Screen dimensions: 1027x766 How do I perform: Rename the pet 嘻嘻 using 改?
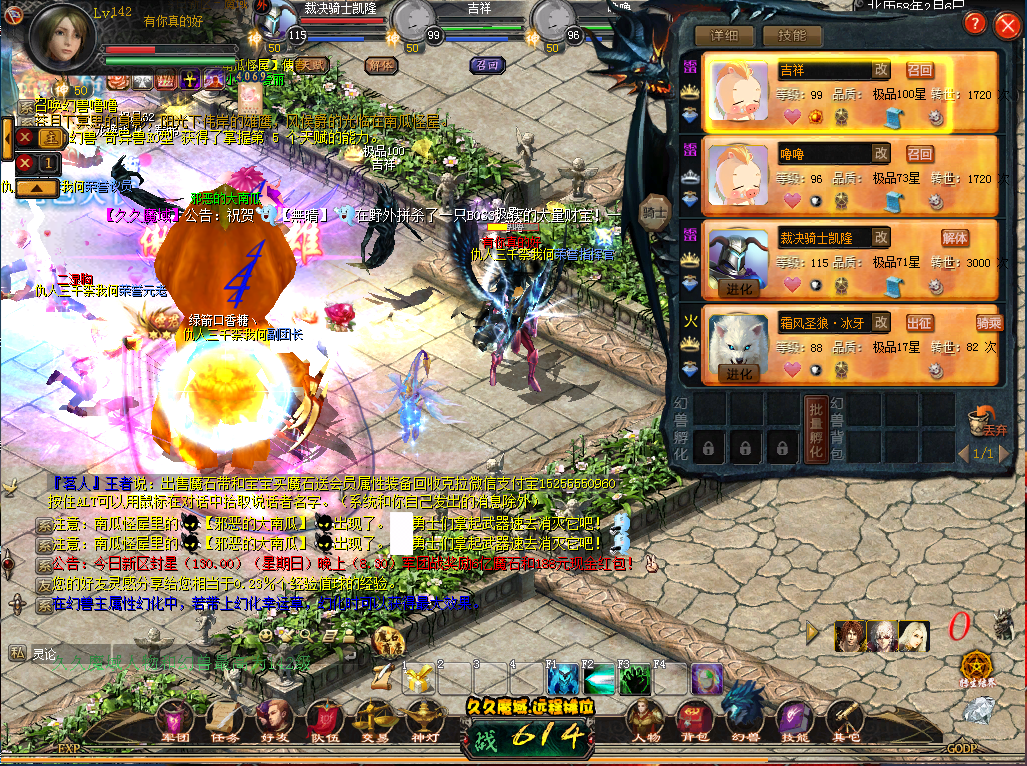tap(880, 154)
